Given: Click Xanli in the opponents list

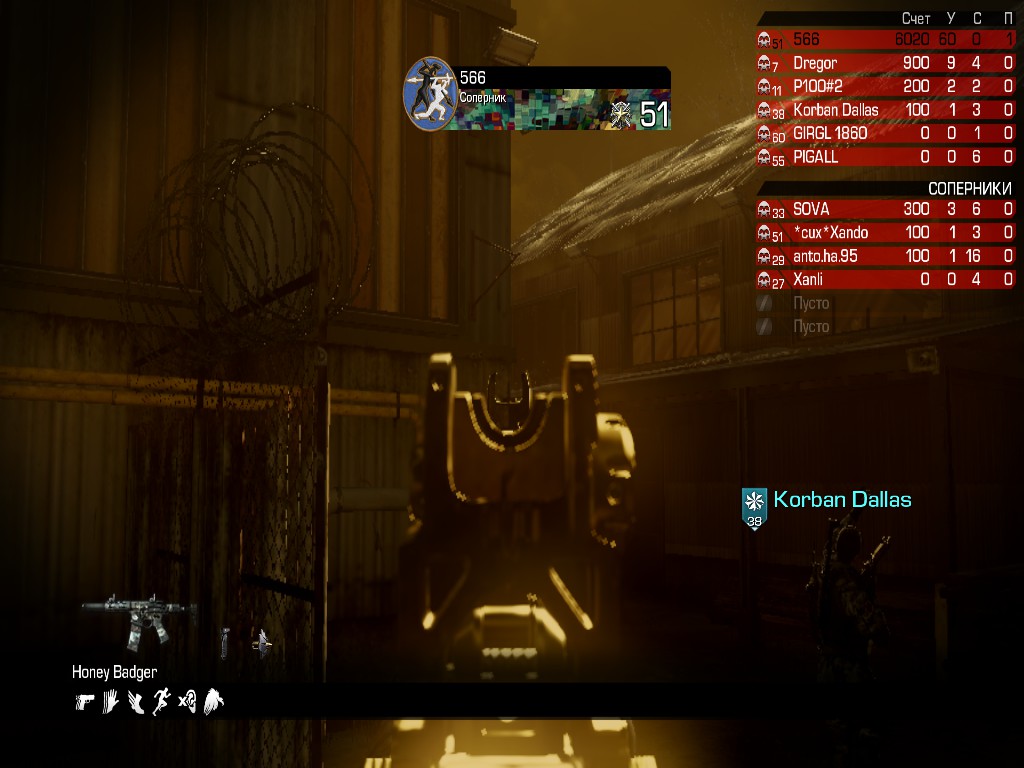Looking at the screenshot, I should [x=886, y=280].
